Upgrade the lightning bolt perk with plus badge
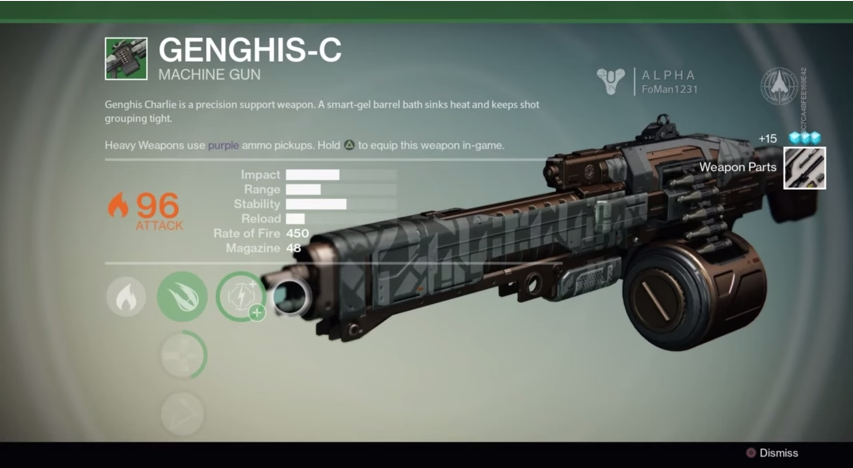The width and height of the screenshot is (853, 468). click(x=241, y=297)
